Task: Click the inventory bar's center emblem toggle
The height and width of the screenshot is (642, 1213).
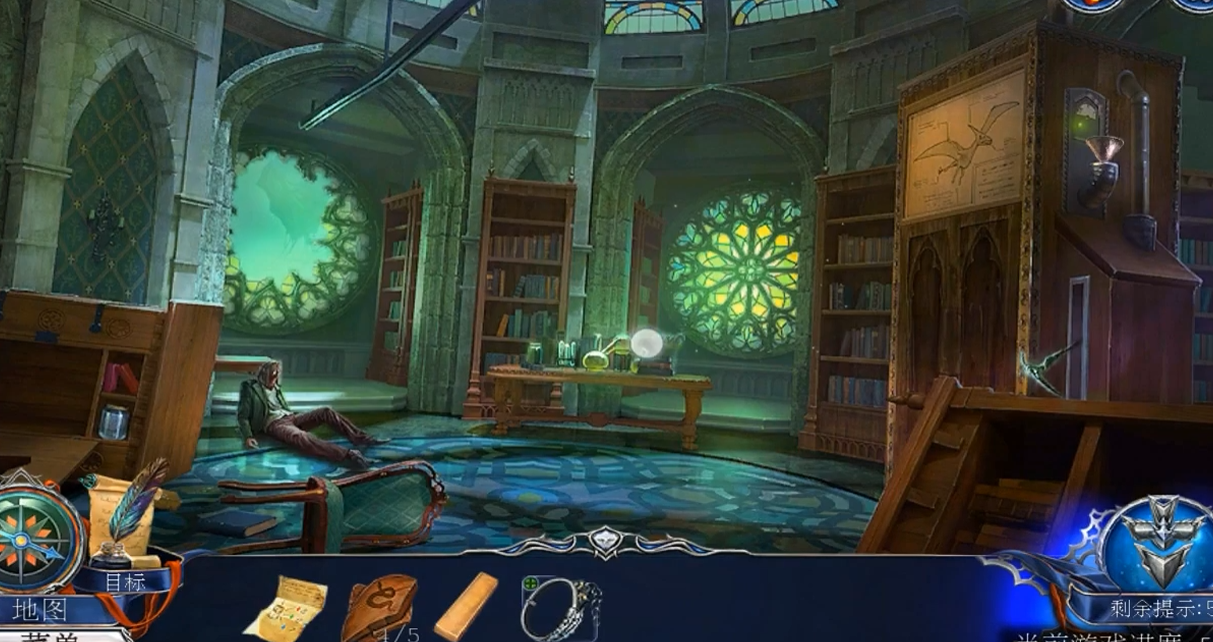Action: click(x=604, y=542)
